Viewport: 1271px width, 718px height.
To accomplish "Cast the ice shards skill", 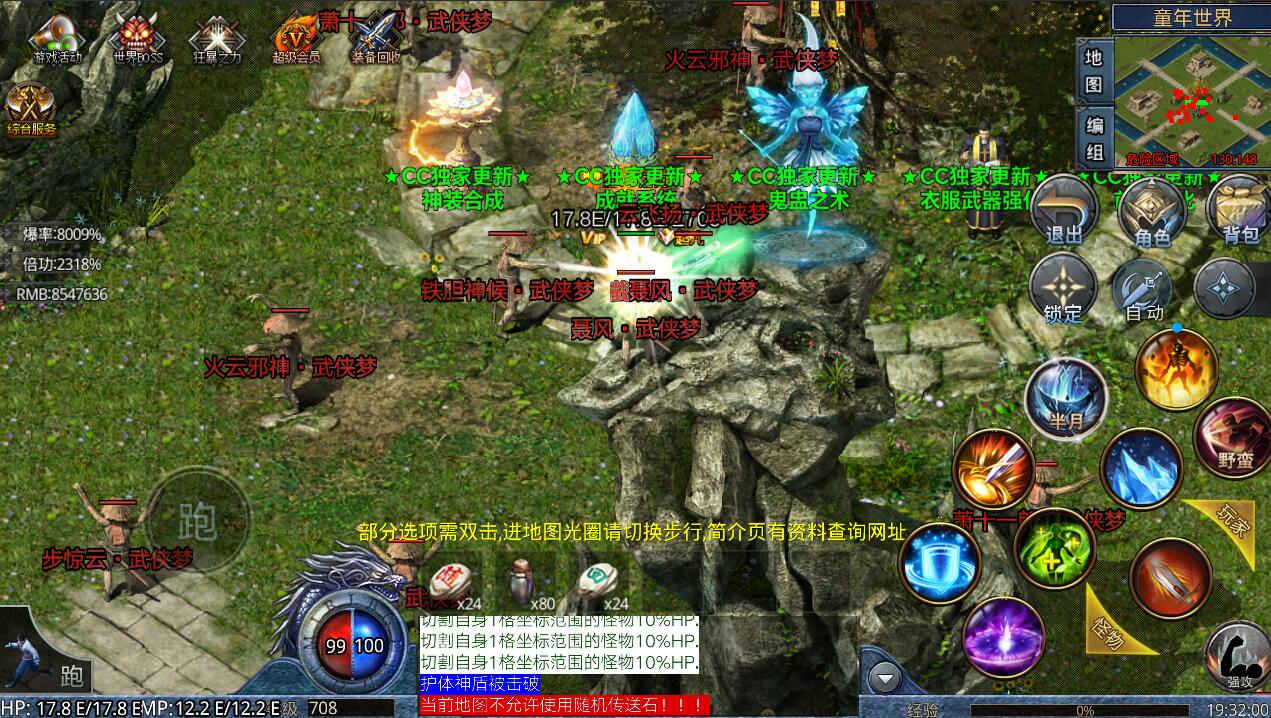I will click(x=1141, y=468).
